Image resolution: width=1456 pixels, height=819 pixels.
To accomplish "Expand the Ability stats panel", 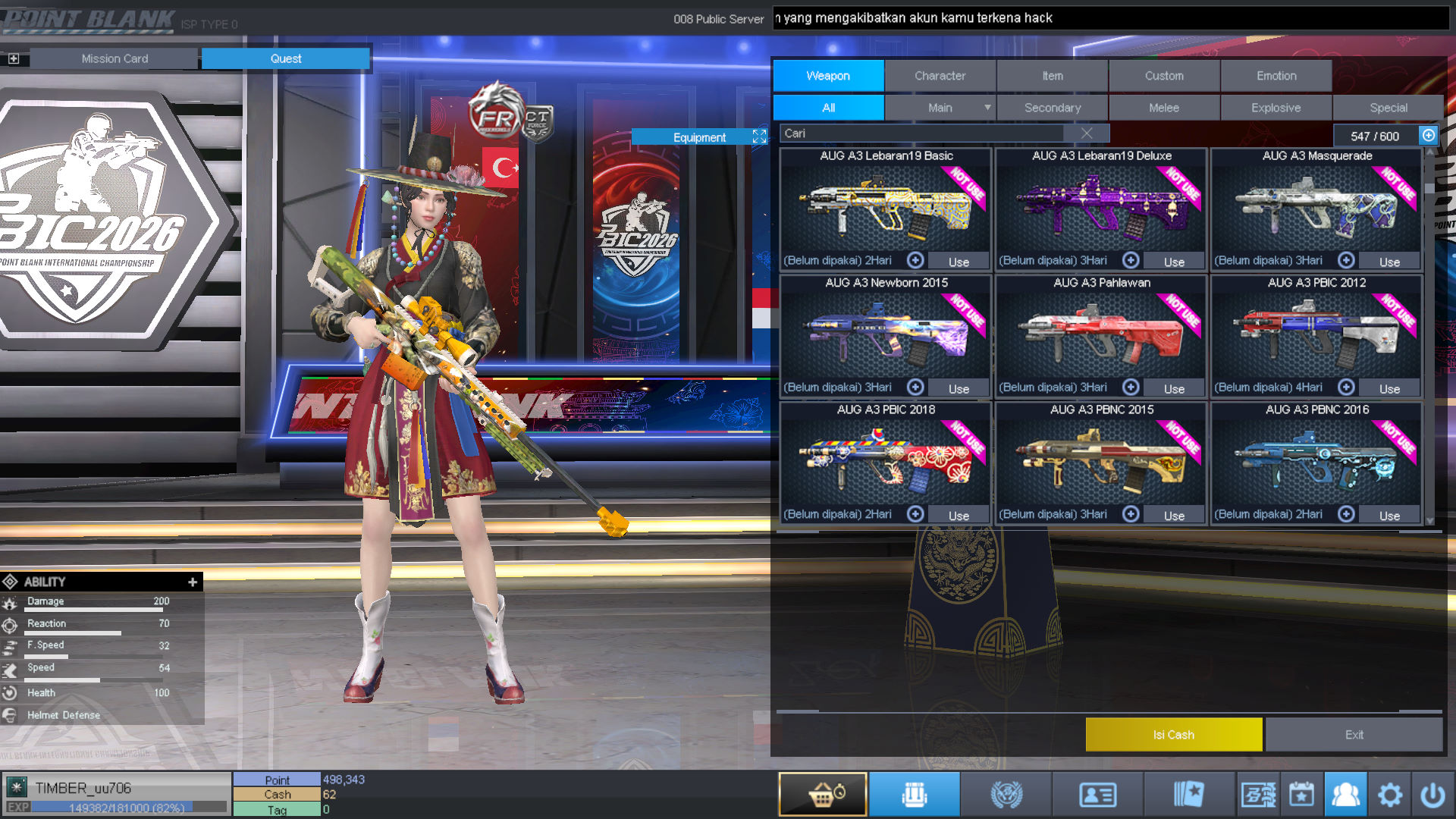I will pyautogui.click(x=193, y=582).
